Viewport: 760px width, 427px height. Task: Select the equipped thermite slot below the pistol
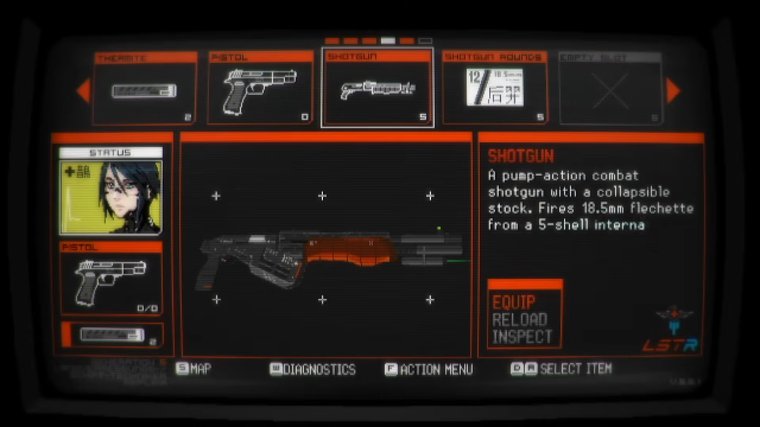(111, 335)
